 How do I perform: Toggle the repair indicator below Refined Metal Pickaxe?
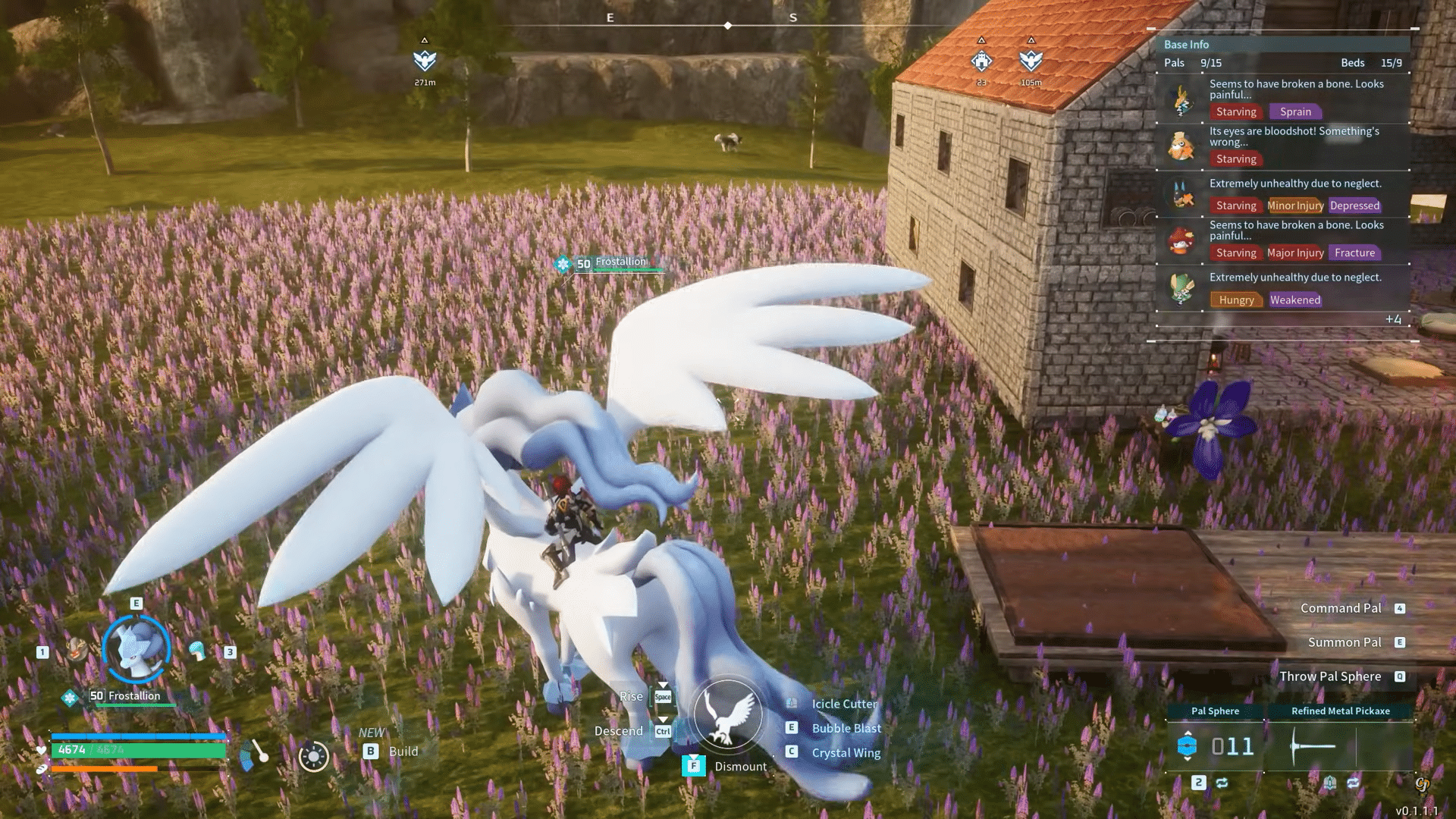coord(1330,782)
